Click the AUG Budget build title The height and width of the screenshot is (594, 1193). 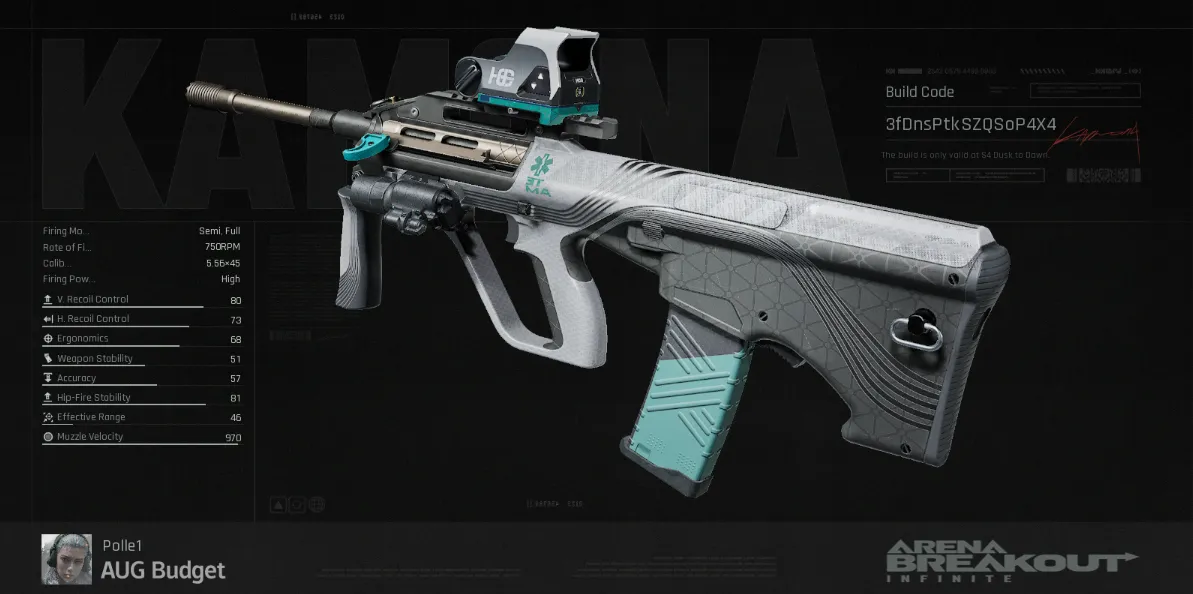click(163, 571)
